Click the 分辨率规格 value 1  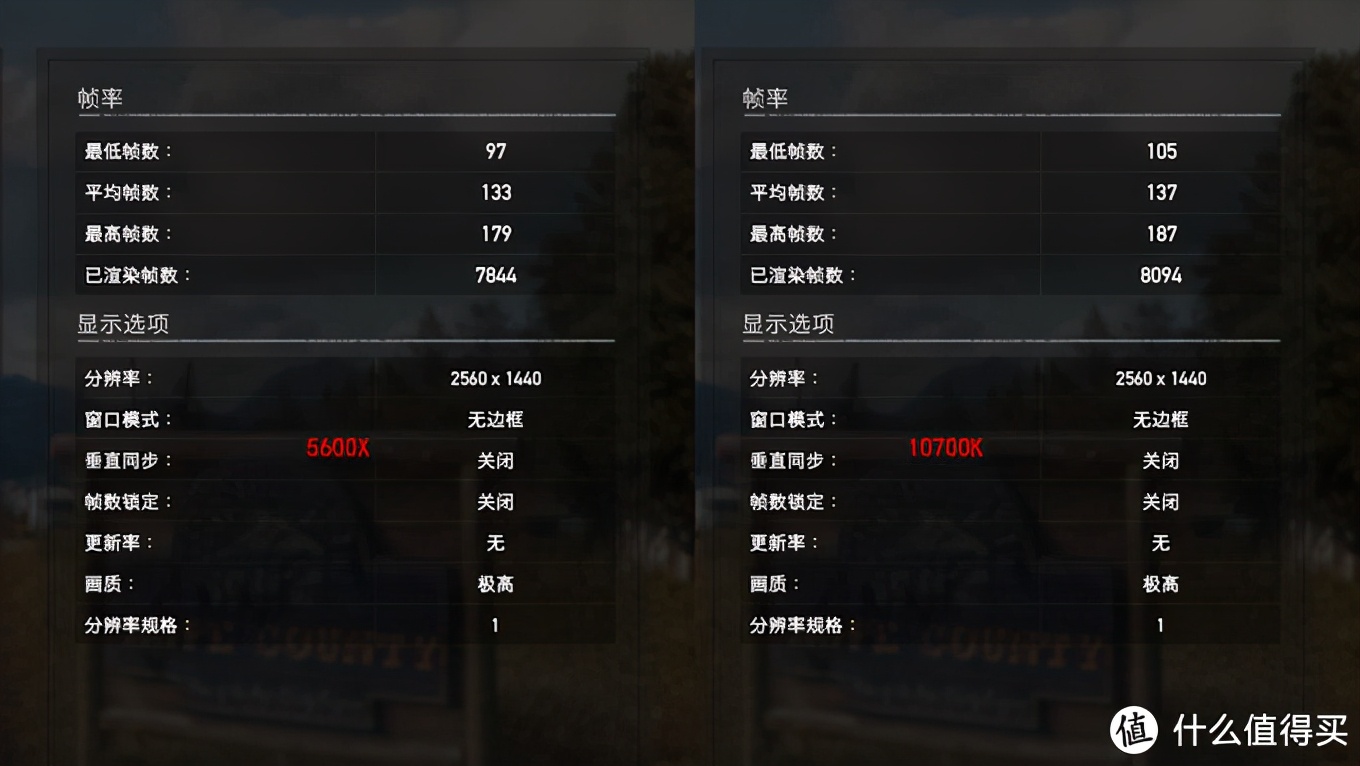(494, 624)
